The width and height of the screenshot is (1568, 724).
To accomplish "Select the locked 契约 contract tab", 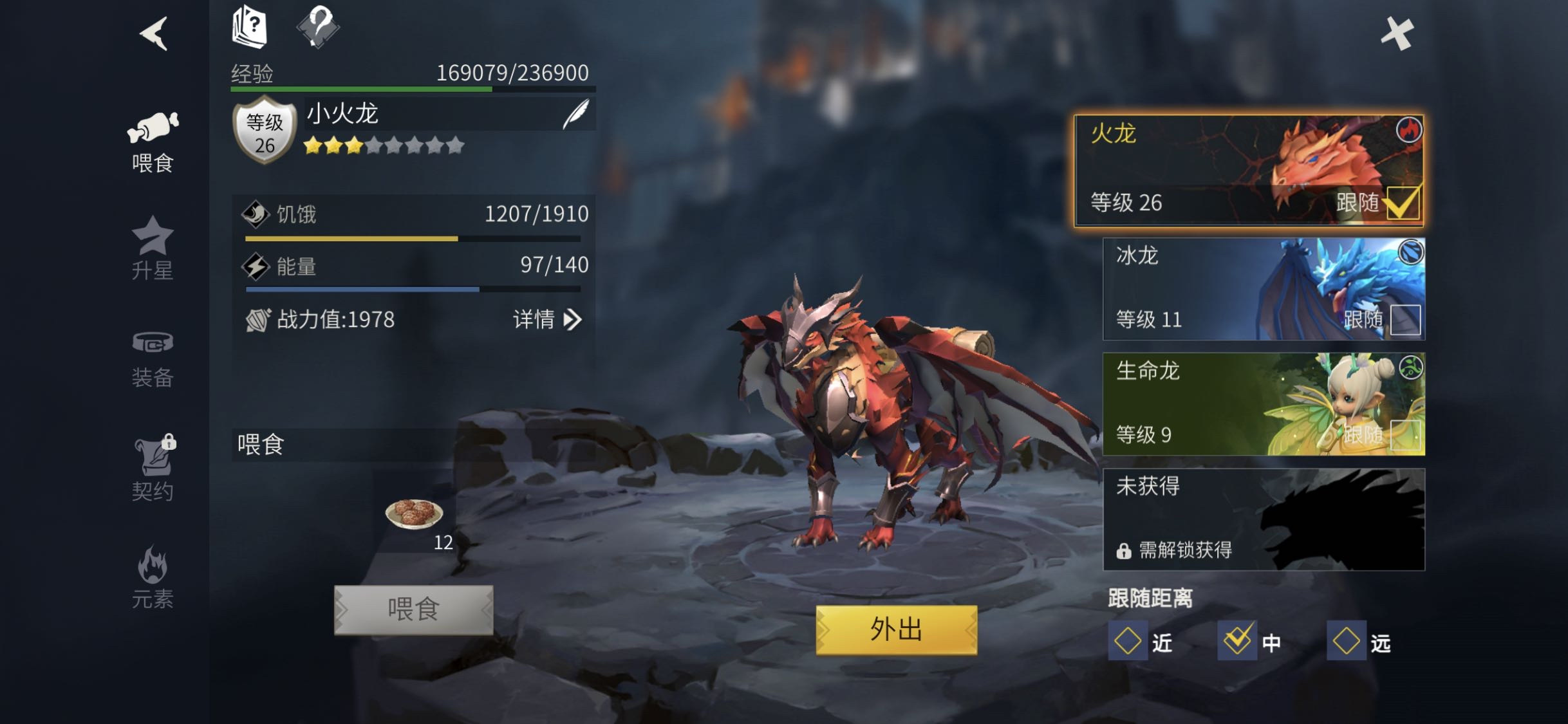I will coord(153,468).
